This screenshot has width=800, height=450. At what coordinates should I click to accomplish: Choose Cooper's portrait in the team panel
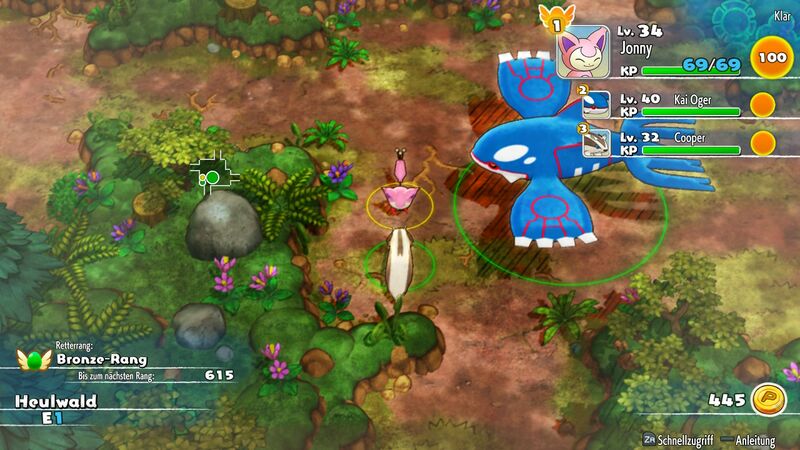[596, 141]
